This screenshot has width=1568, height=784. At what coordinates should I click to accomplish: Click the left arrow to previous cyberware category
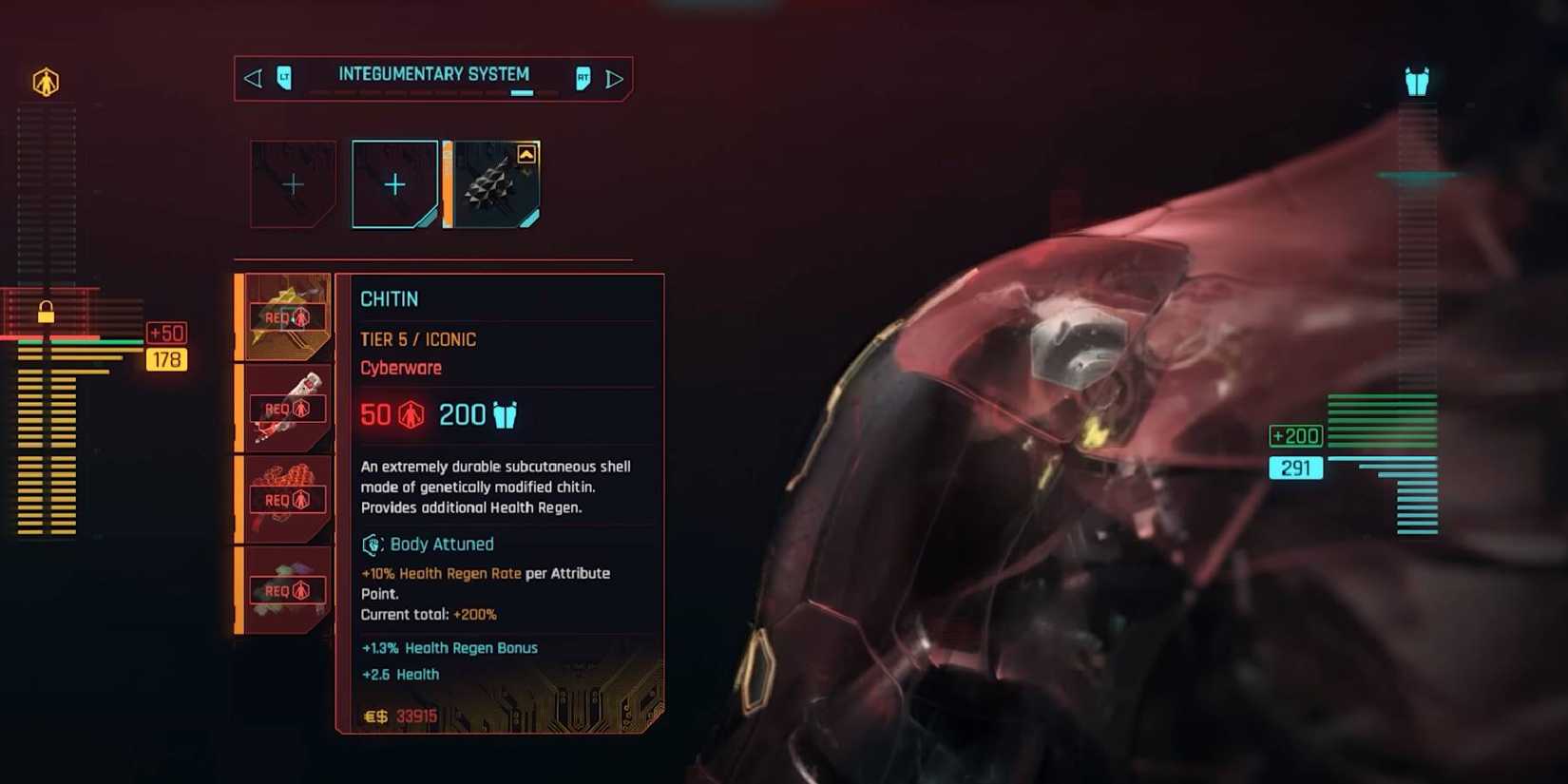click(253, 78)
